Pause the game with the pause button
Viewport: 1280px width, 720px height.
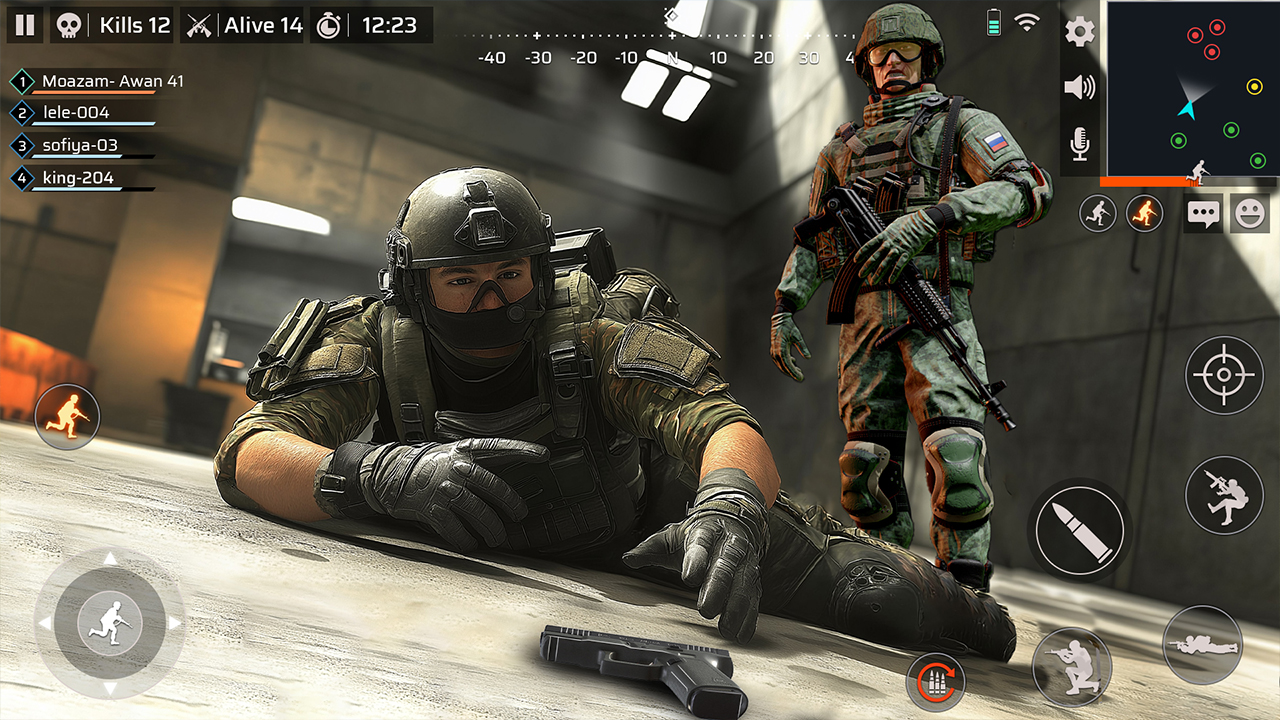click(x=26, y=25)
